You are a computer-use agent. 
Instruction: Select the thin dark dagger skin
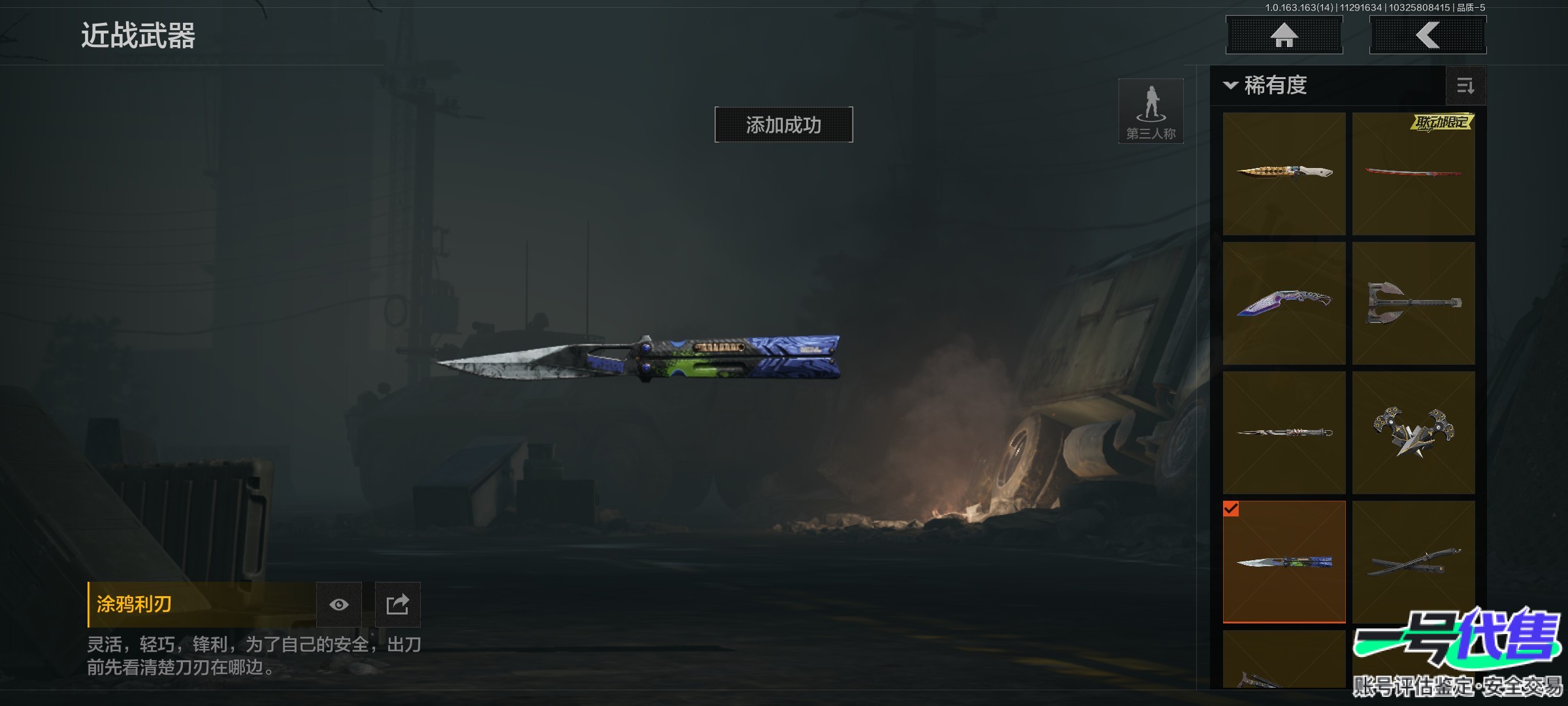1284,432
